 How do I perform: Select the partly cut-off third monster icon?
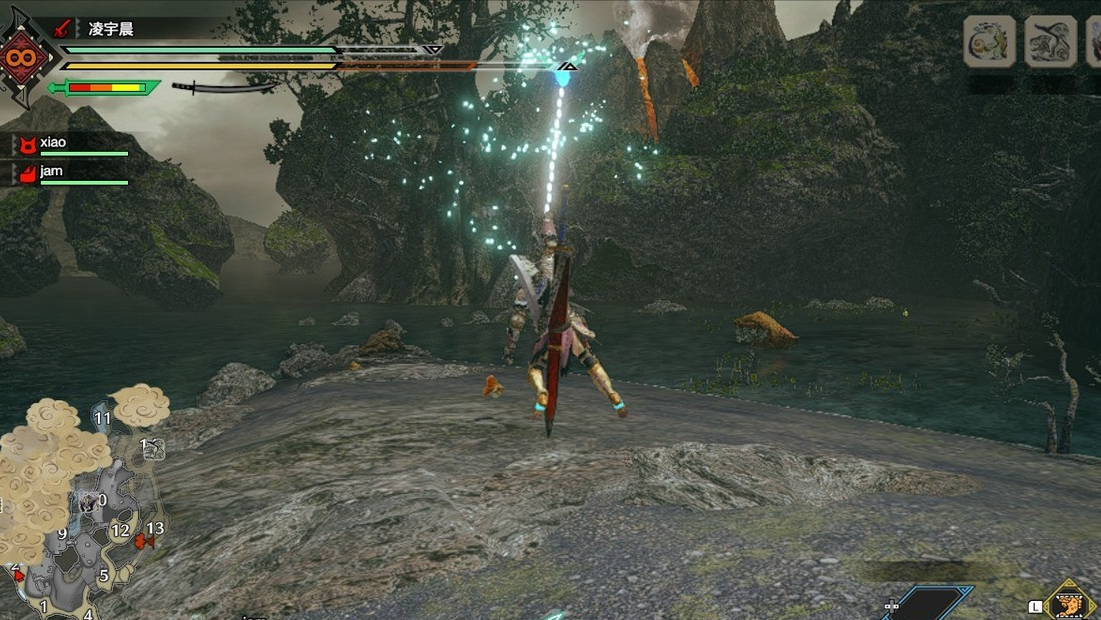tap(1093, 42)
